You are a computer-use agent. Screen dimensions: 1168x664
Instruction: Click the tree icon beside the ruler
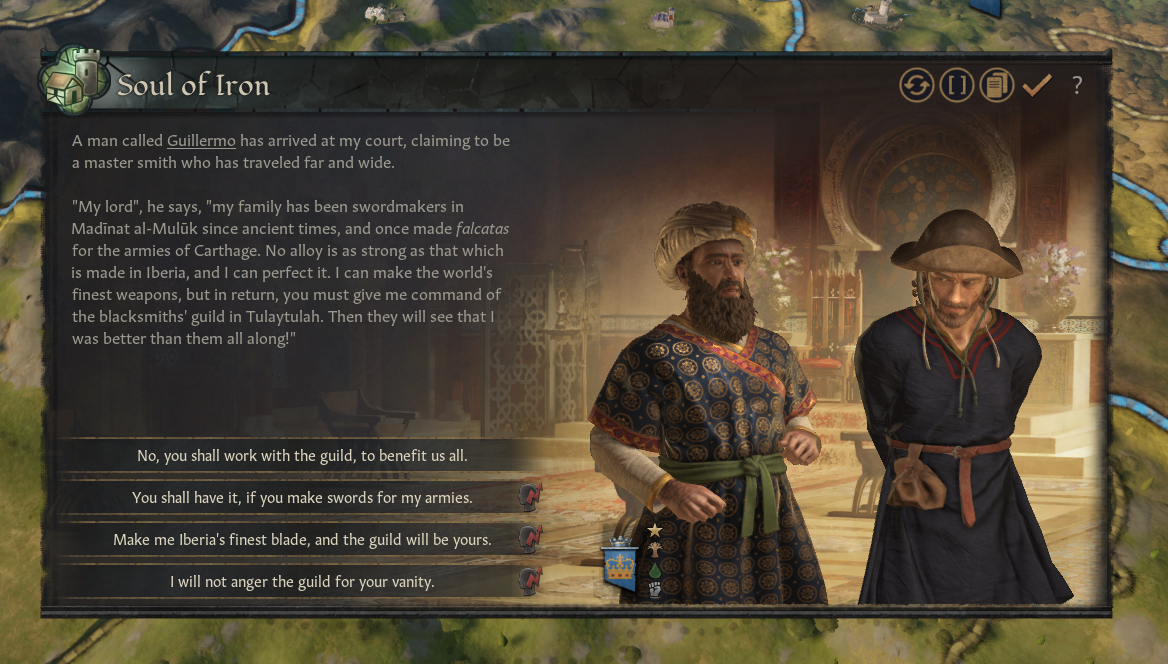point(655,549)
